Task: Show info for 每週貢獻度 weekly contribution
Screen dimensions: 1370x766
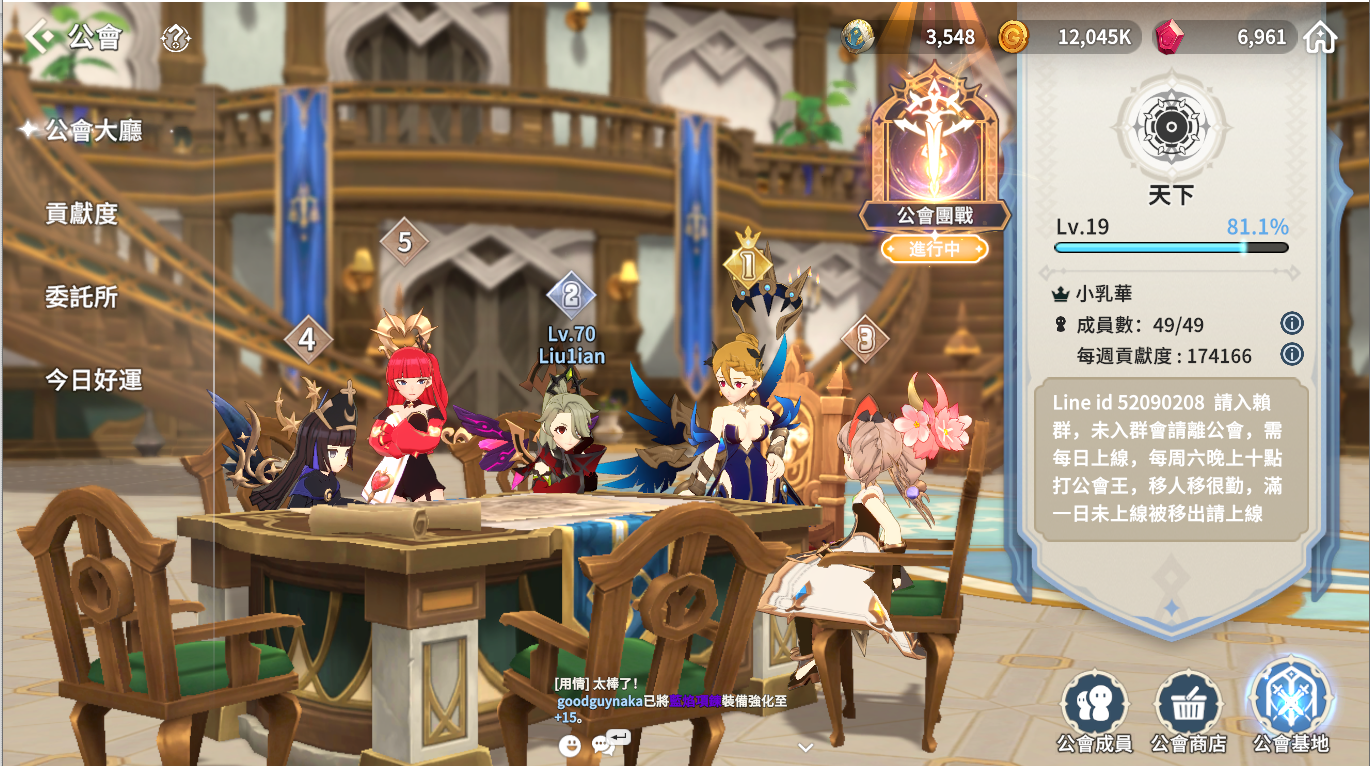Action: click(1291, 354)
